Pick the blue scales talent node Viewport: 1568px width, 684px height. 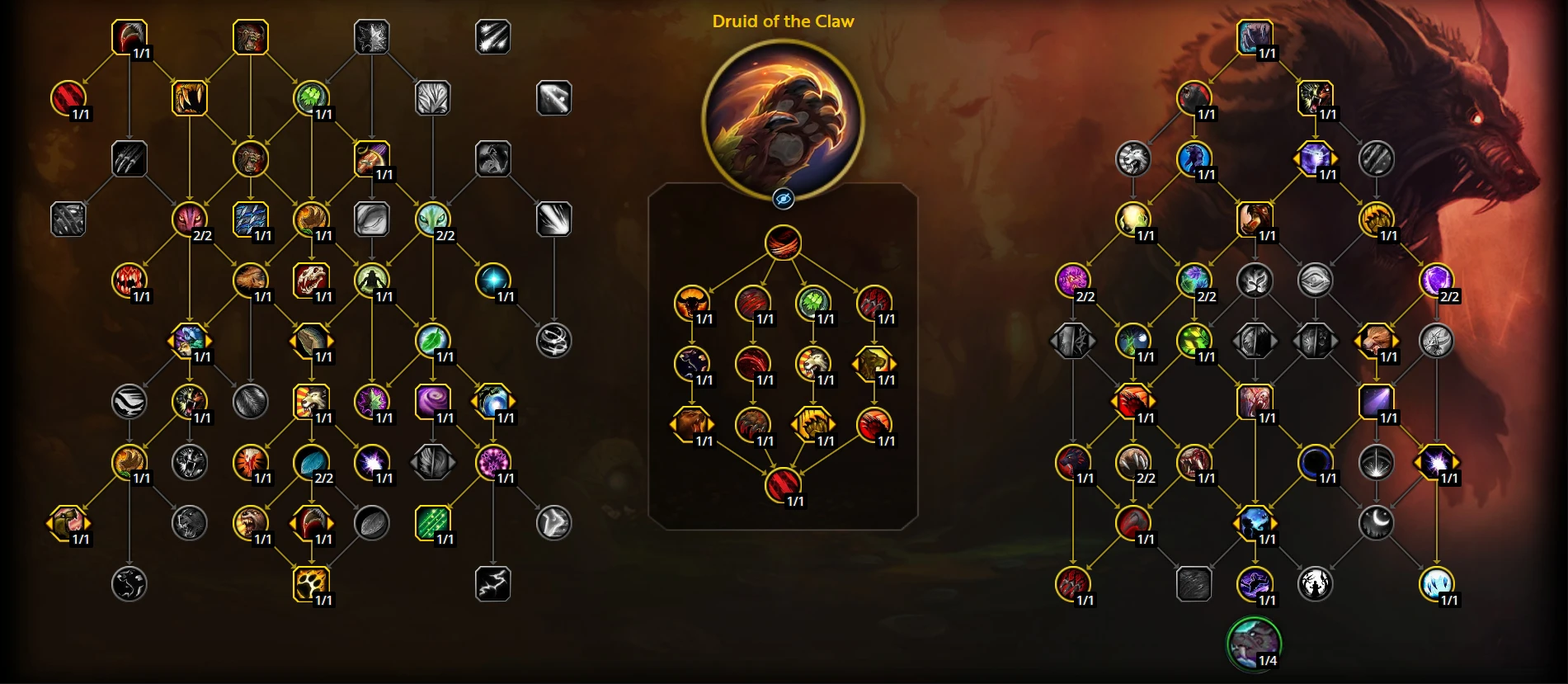coord(250,219)
